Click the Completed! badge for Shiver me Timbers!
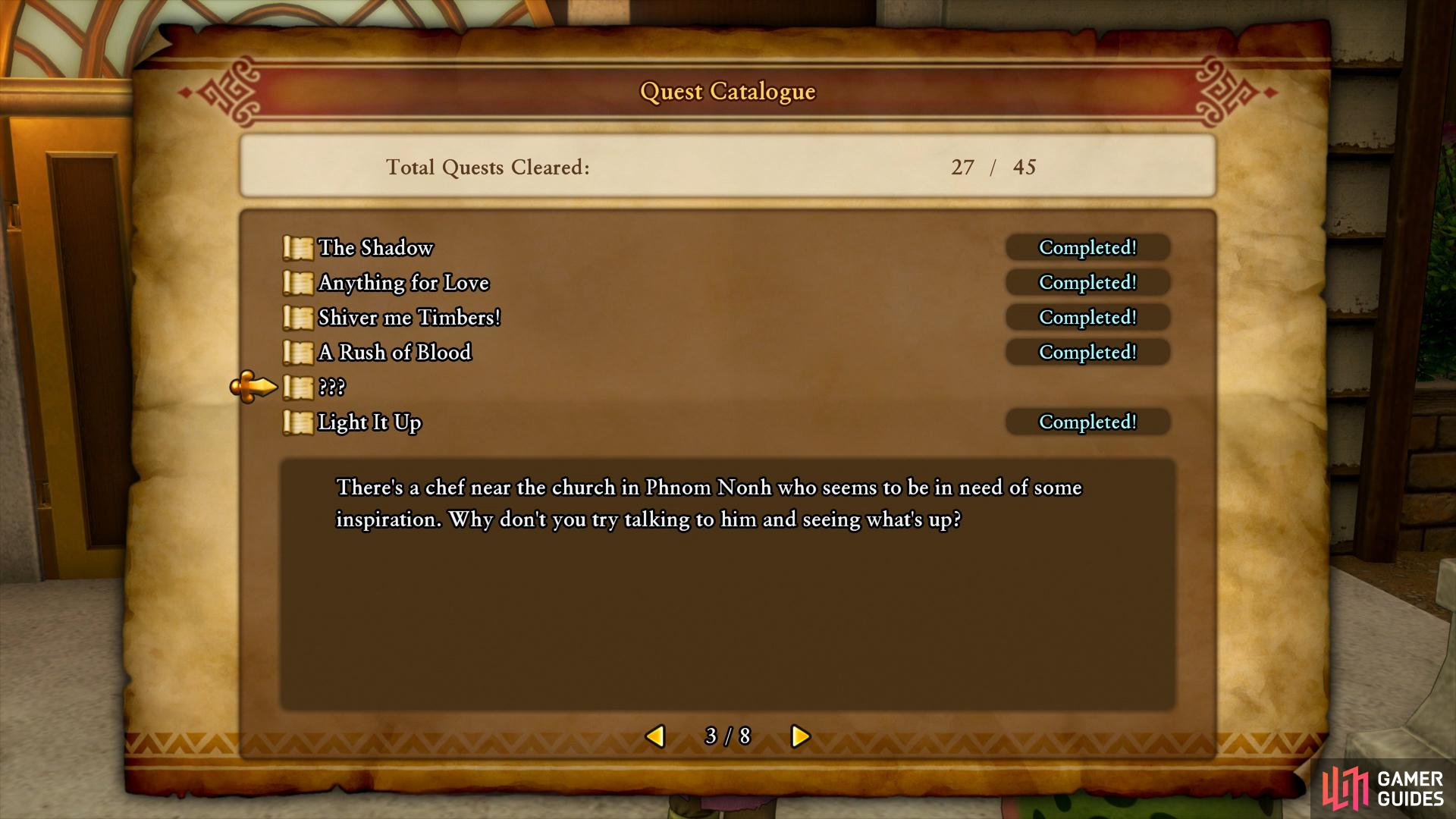 1087,317
